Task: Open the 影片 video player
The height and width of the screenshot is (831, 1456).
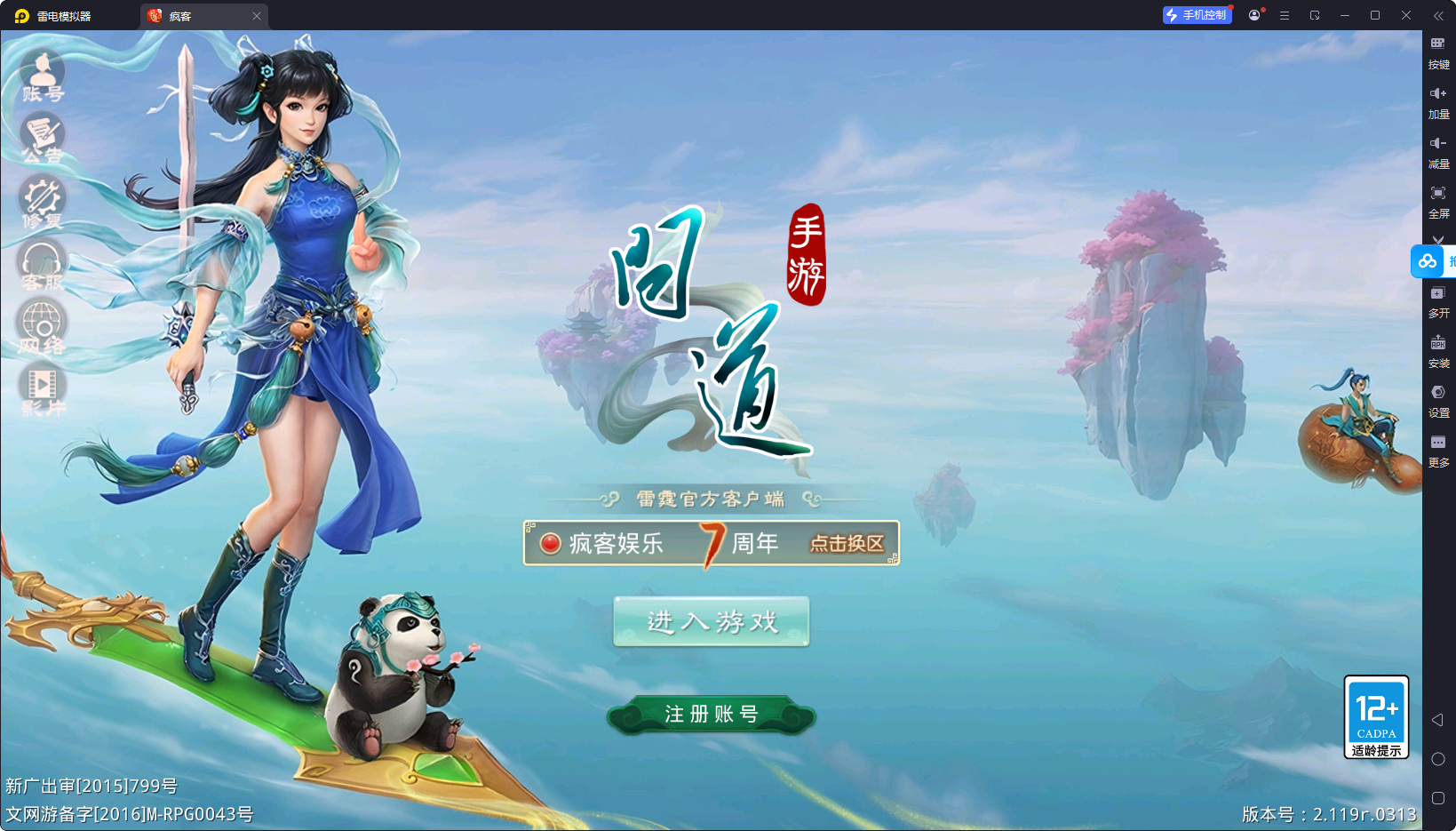Action: point(42,384)
